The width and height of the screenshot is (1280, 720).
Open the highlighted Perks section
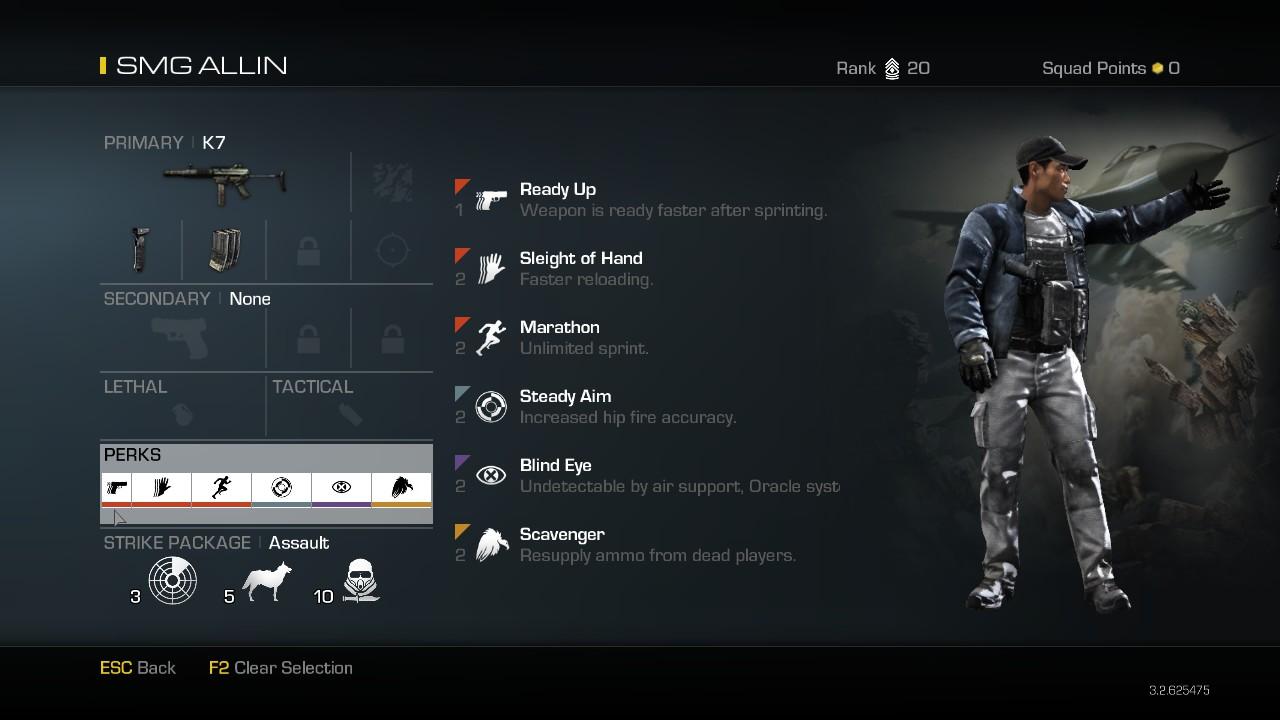[266, 482]
